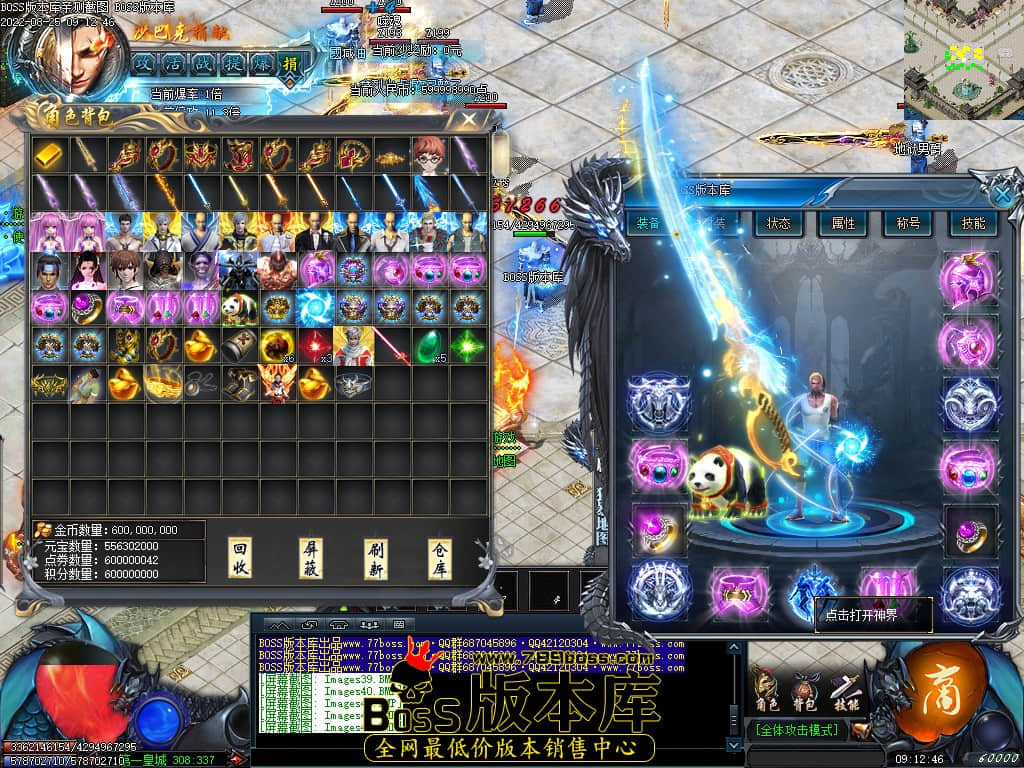Select the panda pet item in backpack

[x=238, y=307]
